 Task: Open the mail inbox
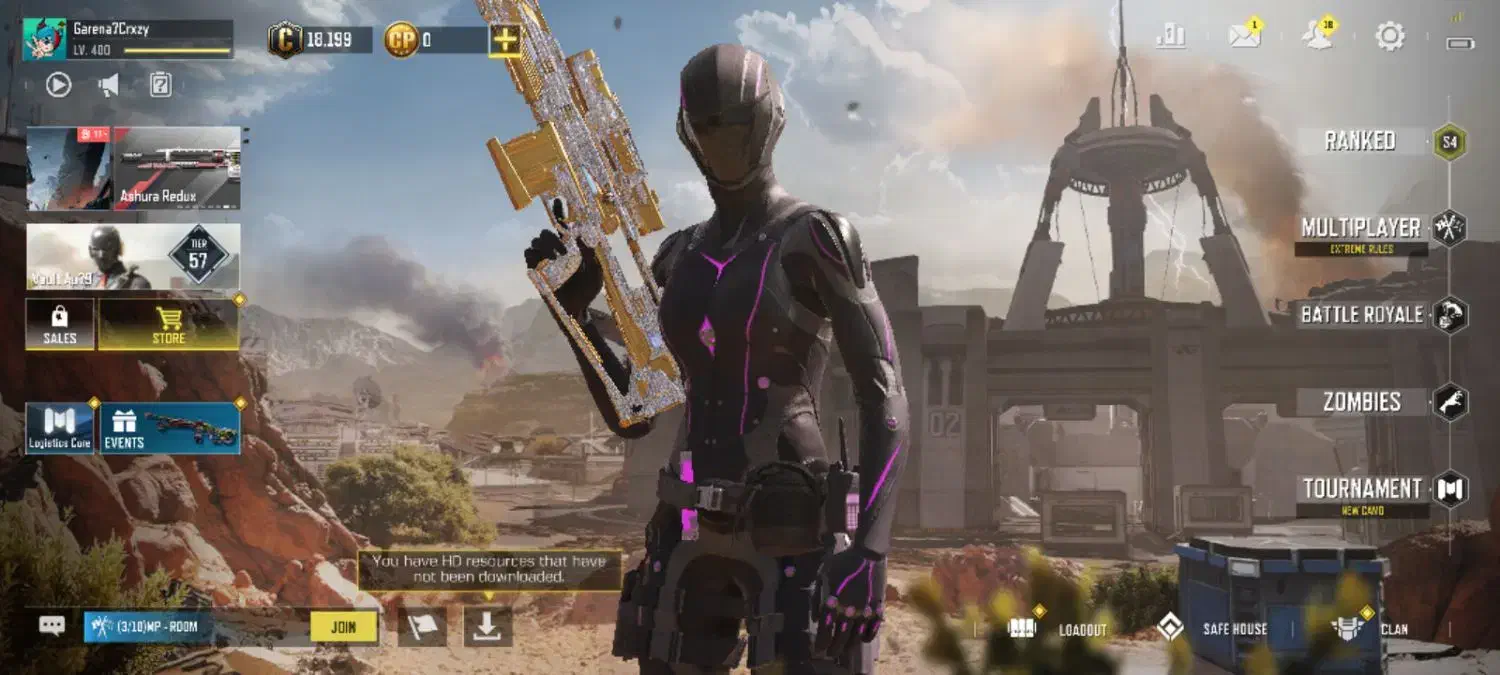click(x=1245, y=37)
